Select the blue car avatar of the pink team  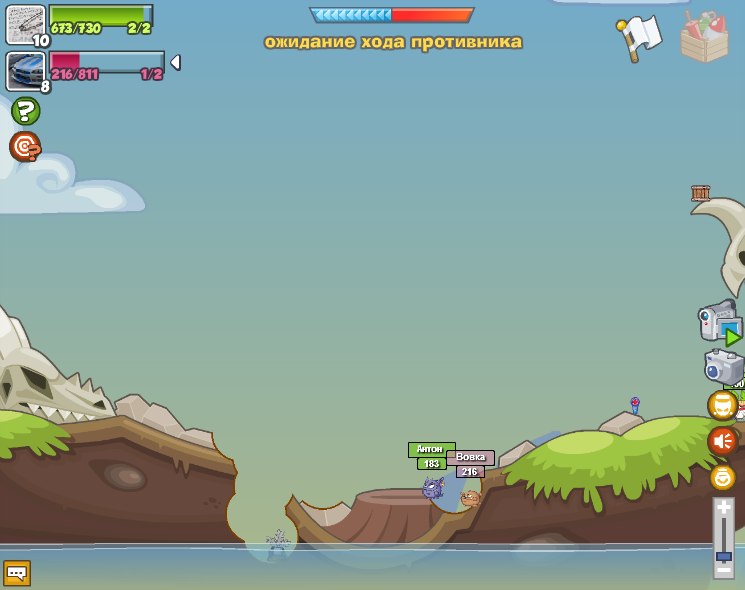tap(25, 71)
